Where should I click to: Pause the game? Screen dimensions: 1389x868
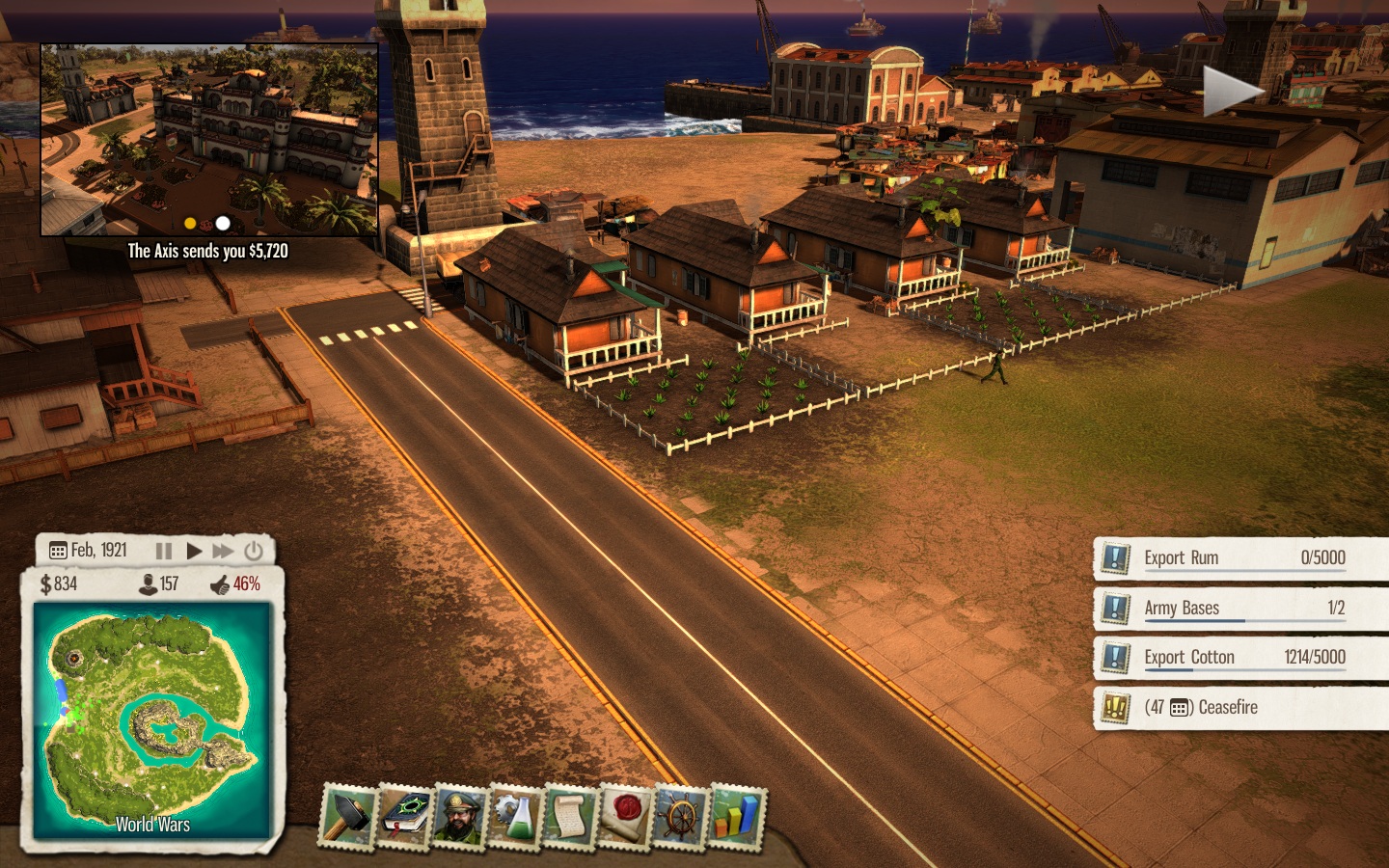pyautogui.click(x=164, y=551)
